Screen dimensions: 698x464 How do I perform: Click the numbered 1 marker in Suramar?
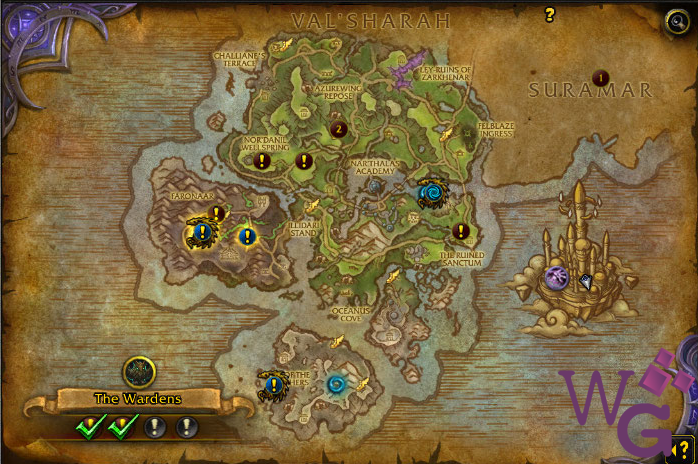(601, 78)
